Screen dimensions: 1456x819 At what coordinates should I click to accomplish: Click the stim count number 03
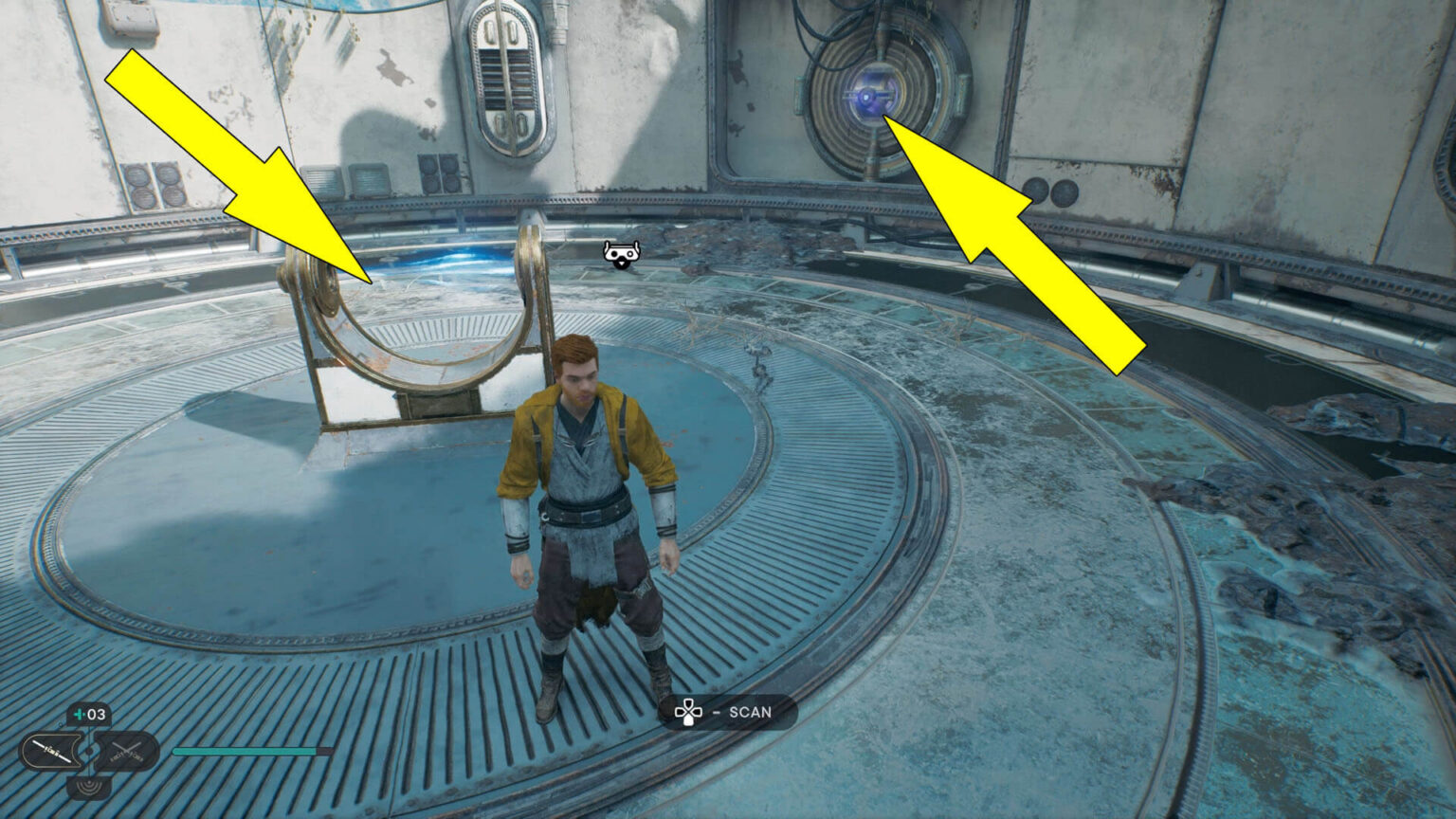(x=96, y=714)
